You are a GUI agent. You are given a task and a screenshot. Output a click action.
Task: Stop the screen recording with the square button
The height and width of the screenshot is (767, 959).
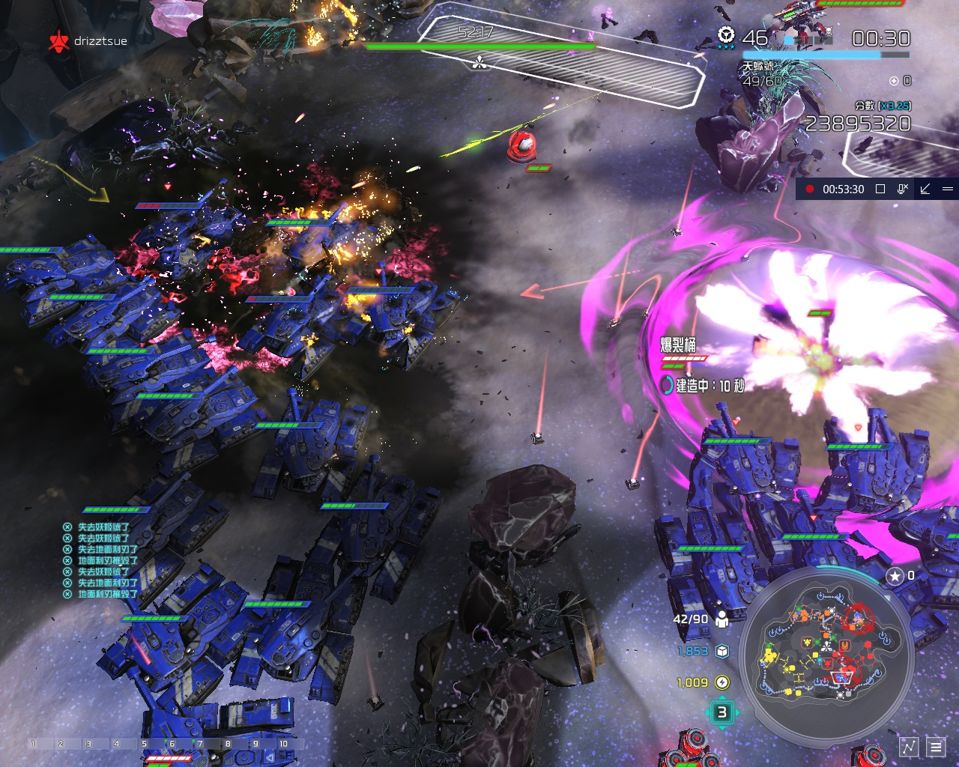click(881, 189)
